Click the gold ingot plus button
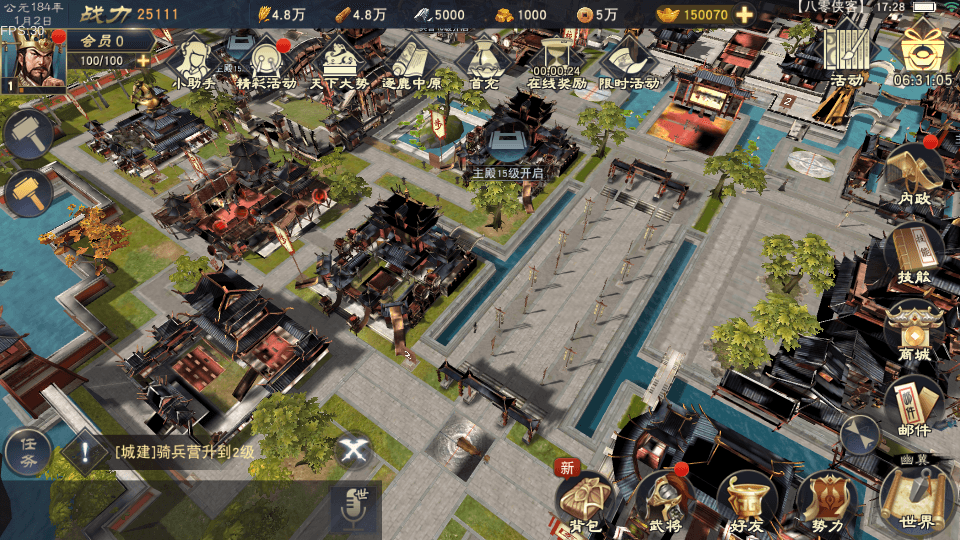This screenshot has width=960, height=540. [x=745, y=15]
